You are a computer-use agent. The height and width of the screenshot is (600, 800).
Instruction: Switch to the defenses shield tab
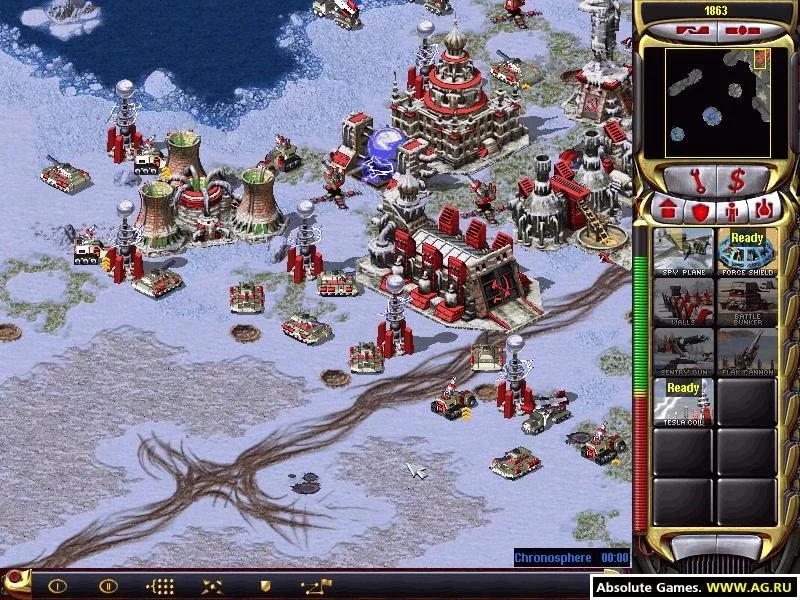(x=699, y=211)
